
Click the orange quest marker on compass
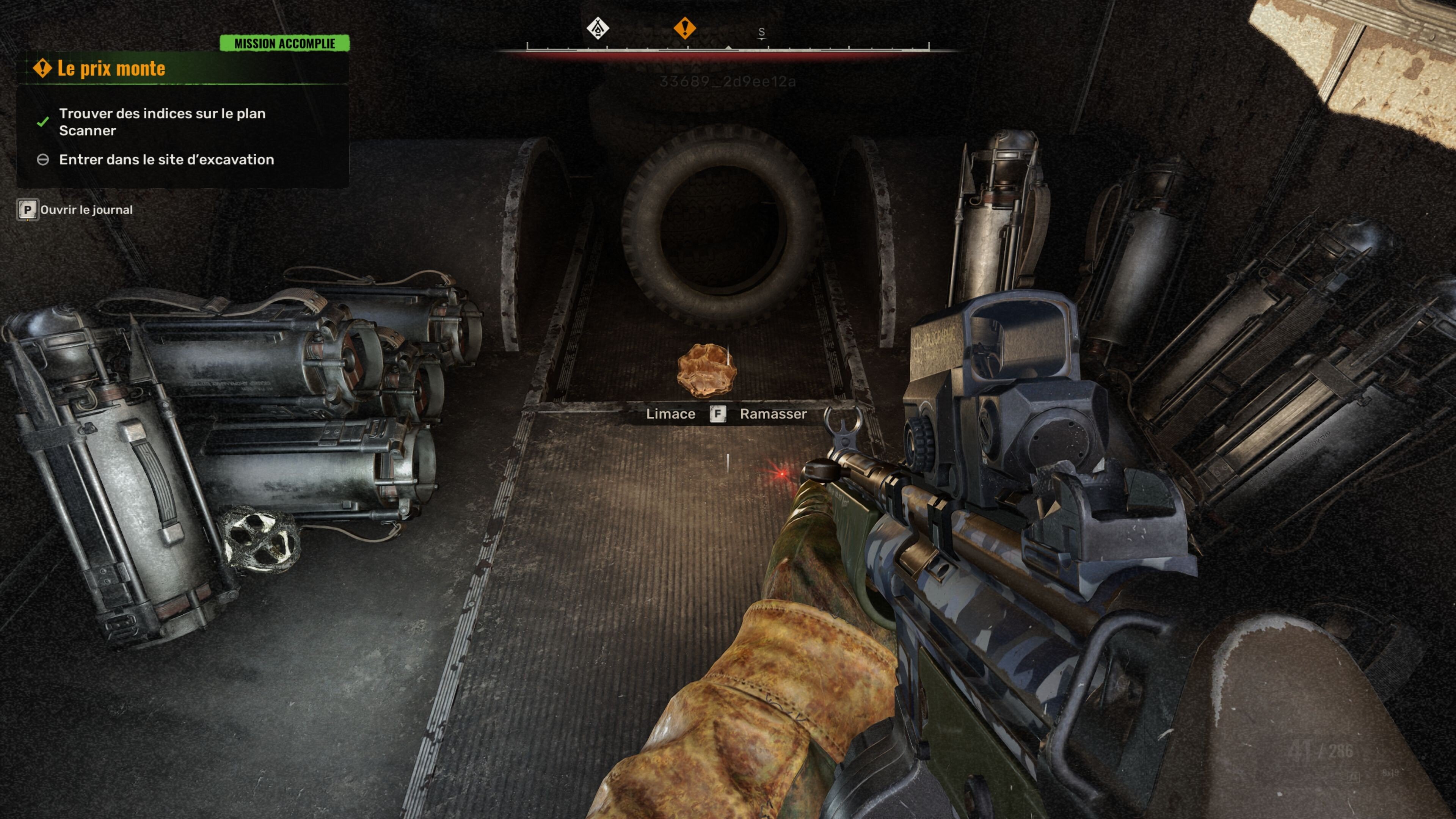684,28
